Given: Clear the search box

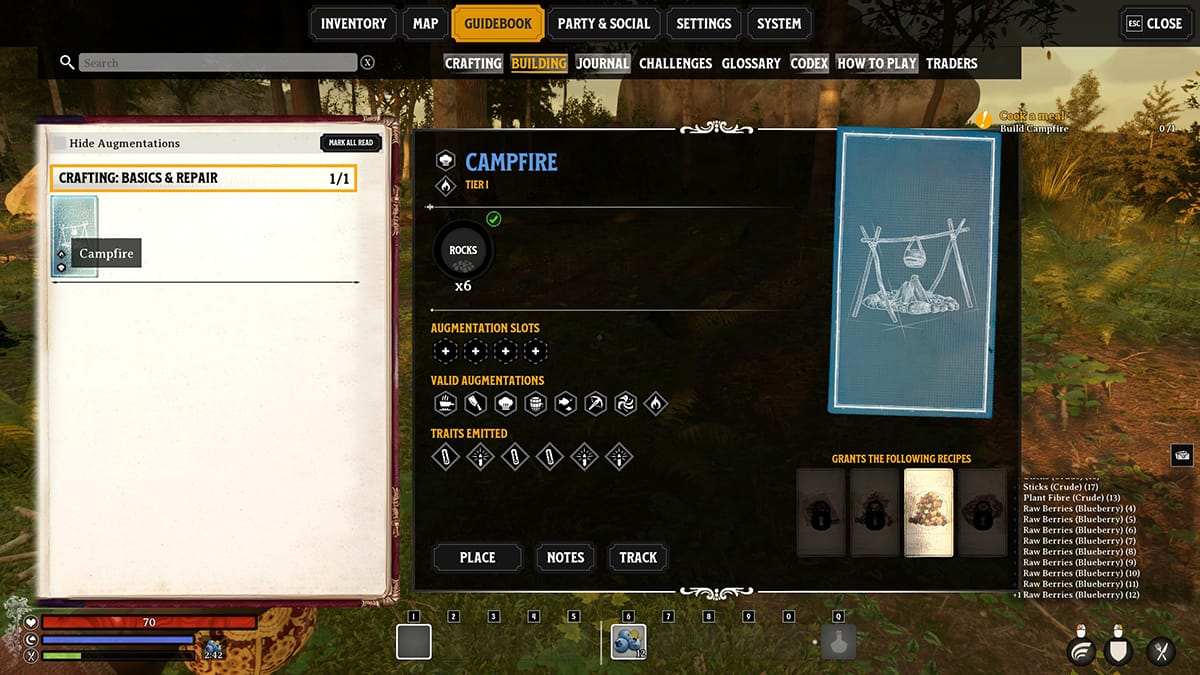Looking at the screenshot, I should point(368,63).
